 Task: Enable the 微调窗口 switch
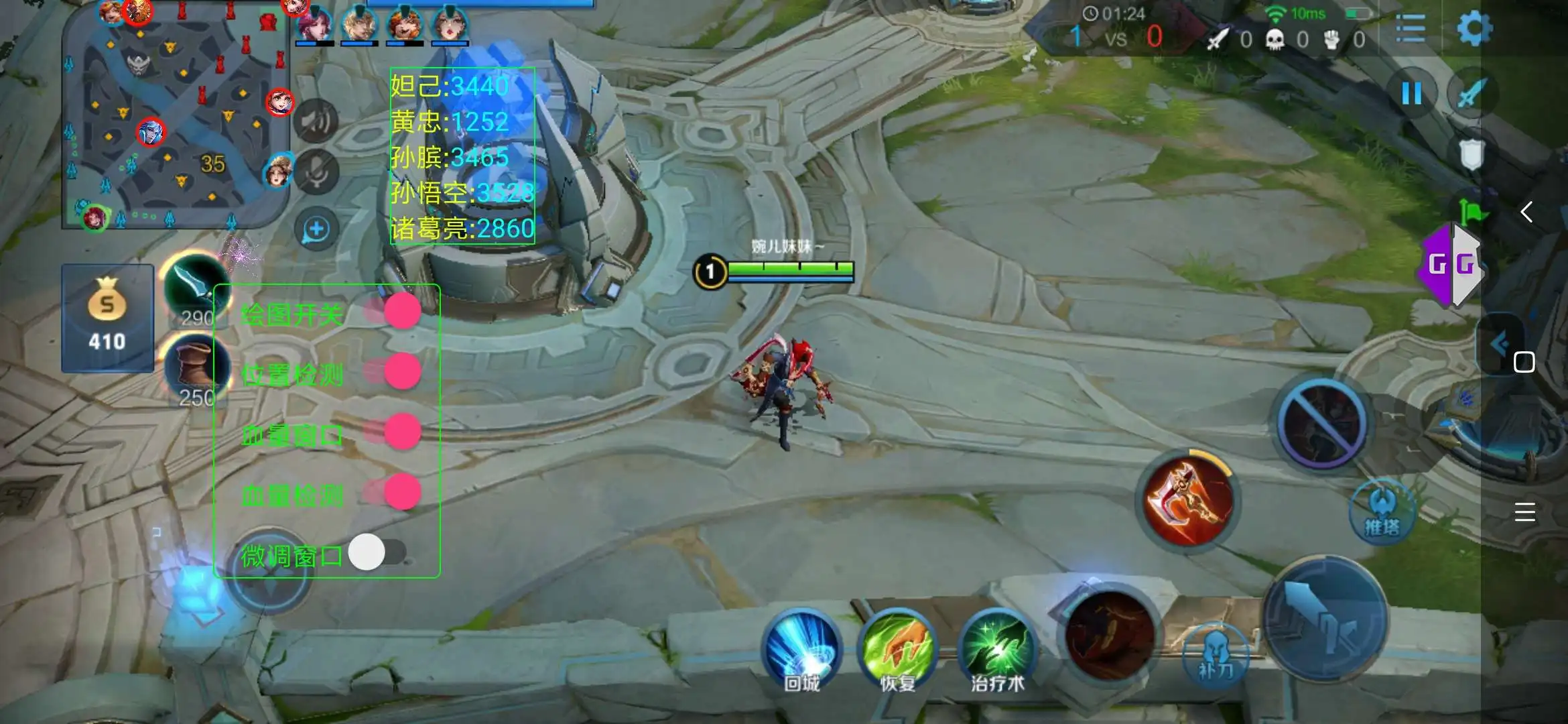pyautogui.click(x=377, y=552)
